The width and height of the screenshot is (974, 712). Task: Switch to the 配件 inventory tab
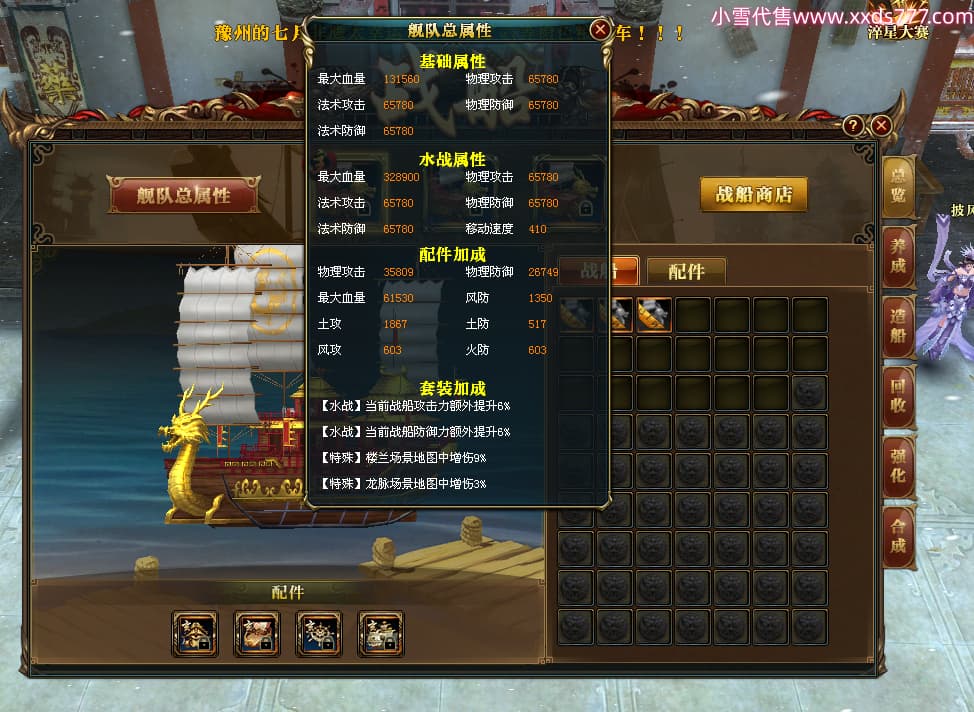click(686, 271)
